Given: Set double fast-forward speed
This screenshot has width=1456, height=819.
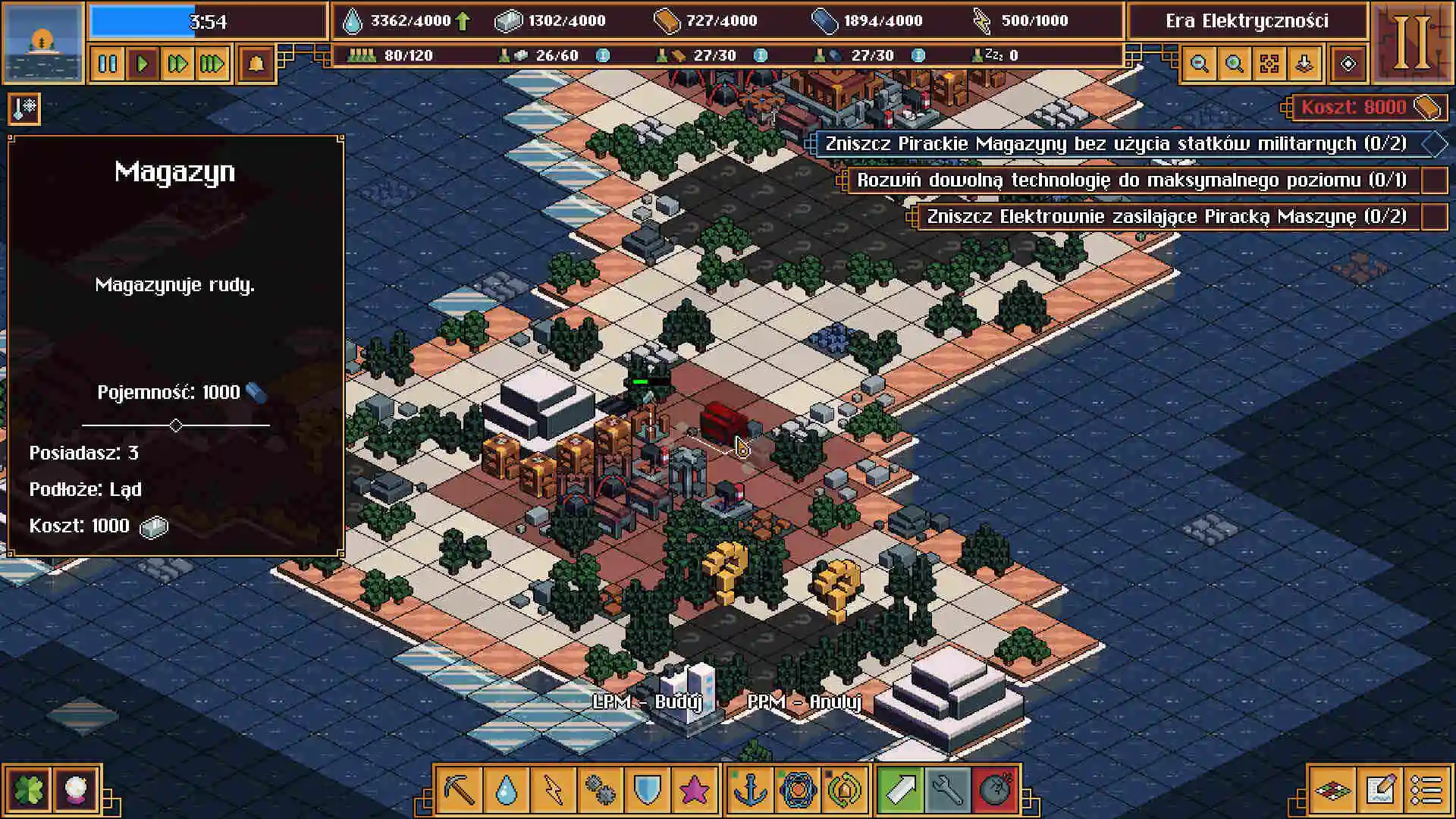Looking at the screenshot, I should (177, 64).
